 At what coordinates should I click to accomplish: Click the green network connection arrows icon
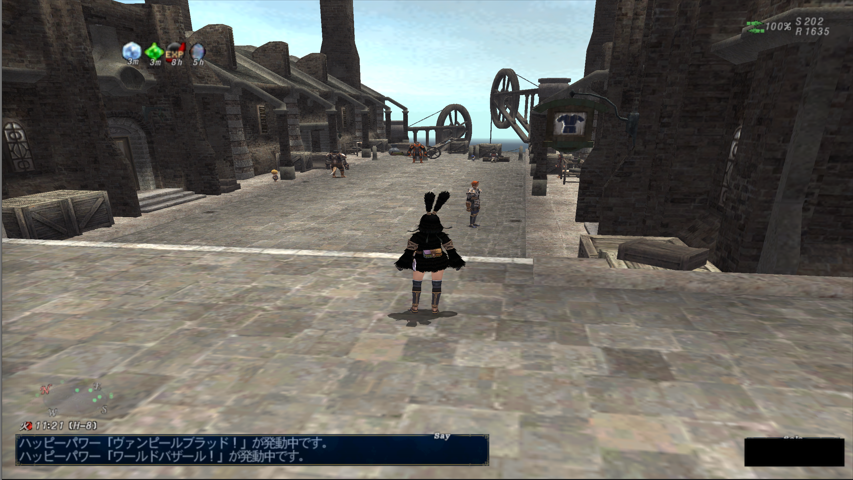755,27
